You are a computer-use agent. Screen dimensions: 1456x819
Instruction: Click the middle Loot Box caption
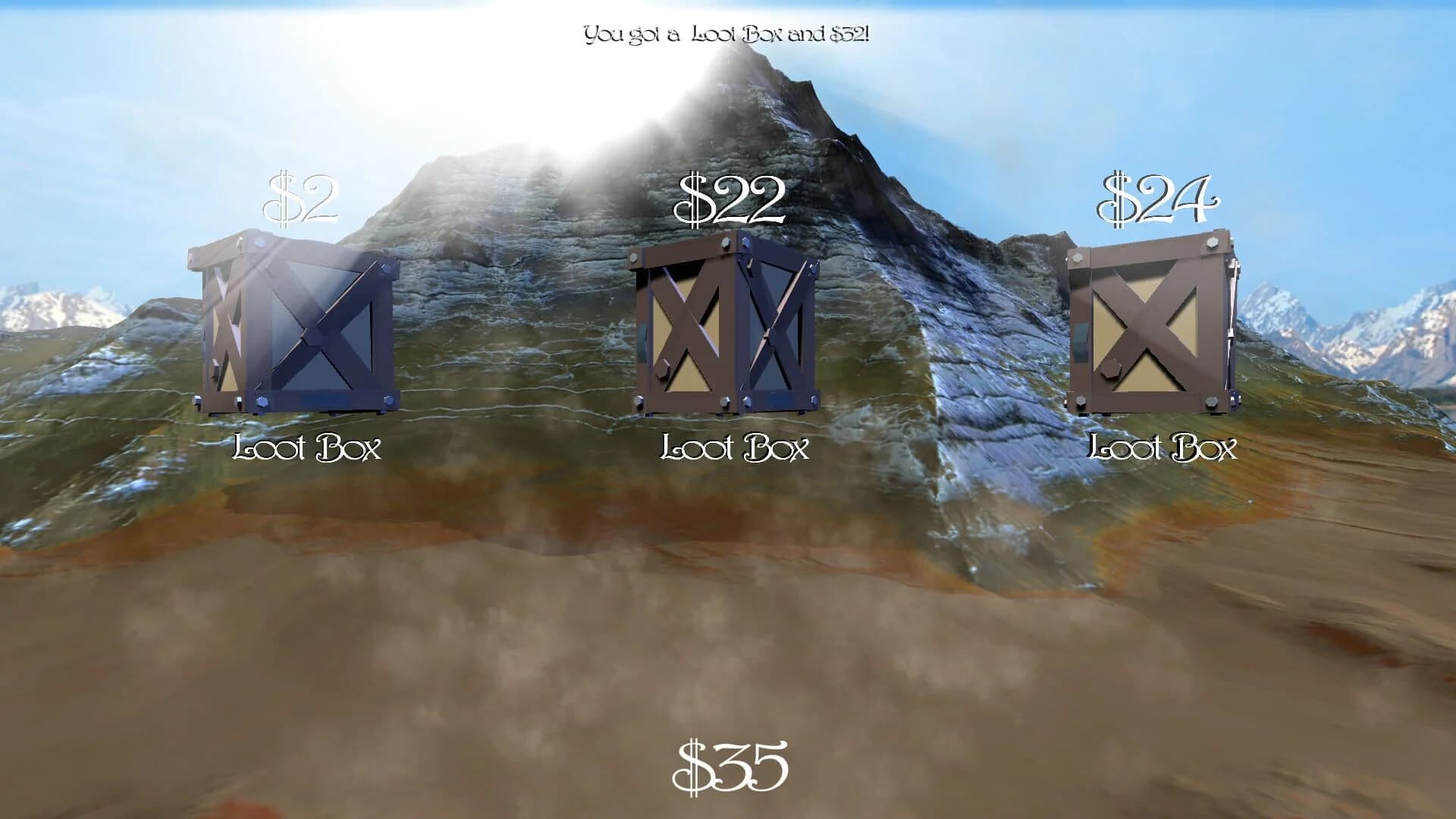coord(736,449)
